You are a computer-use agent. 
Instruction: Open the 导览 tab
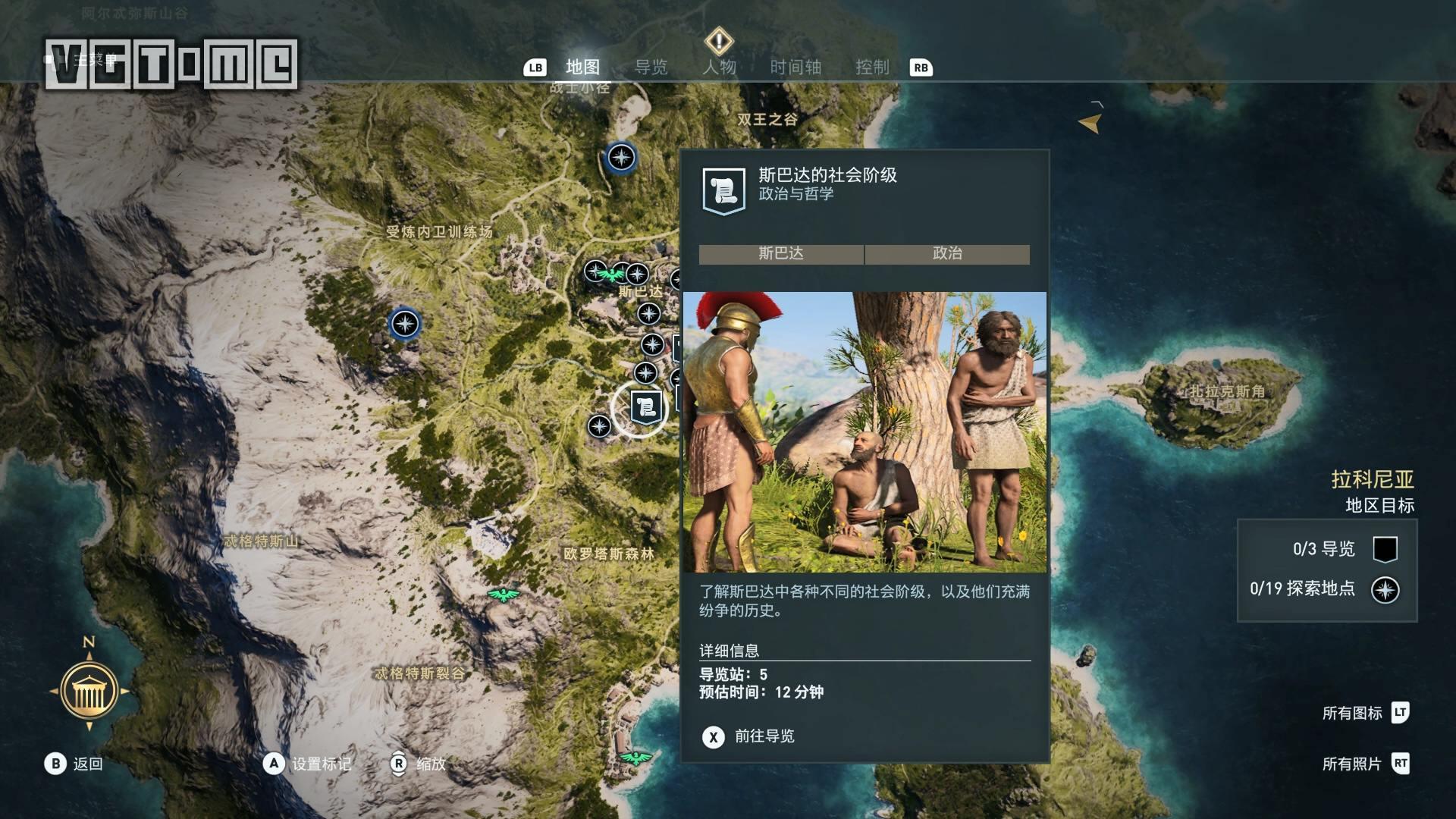click(651, 67)
